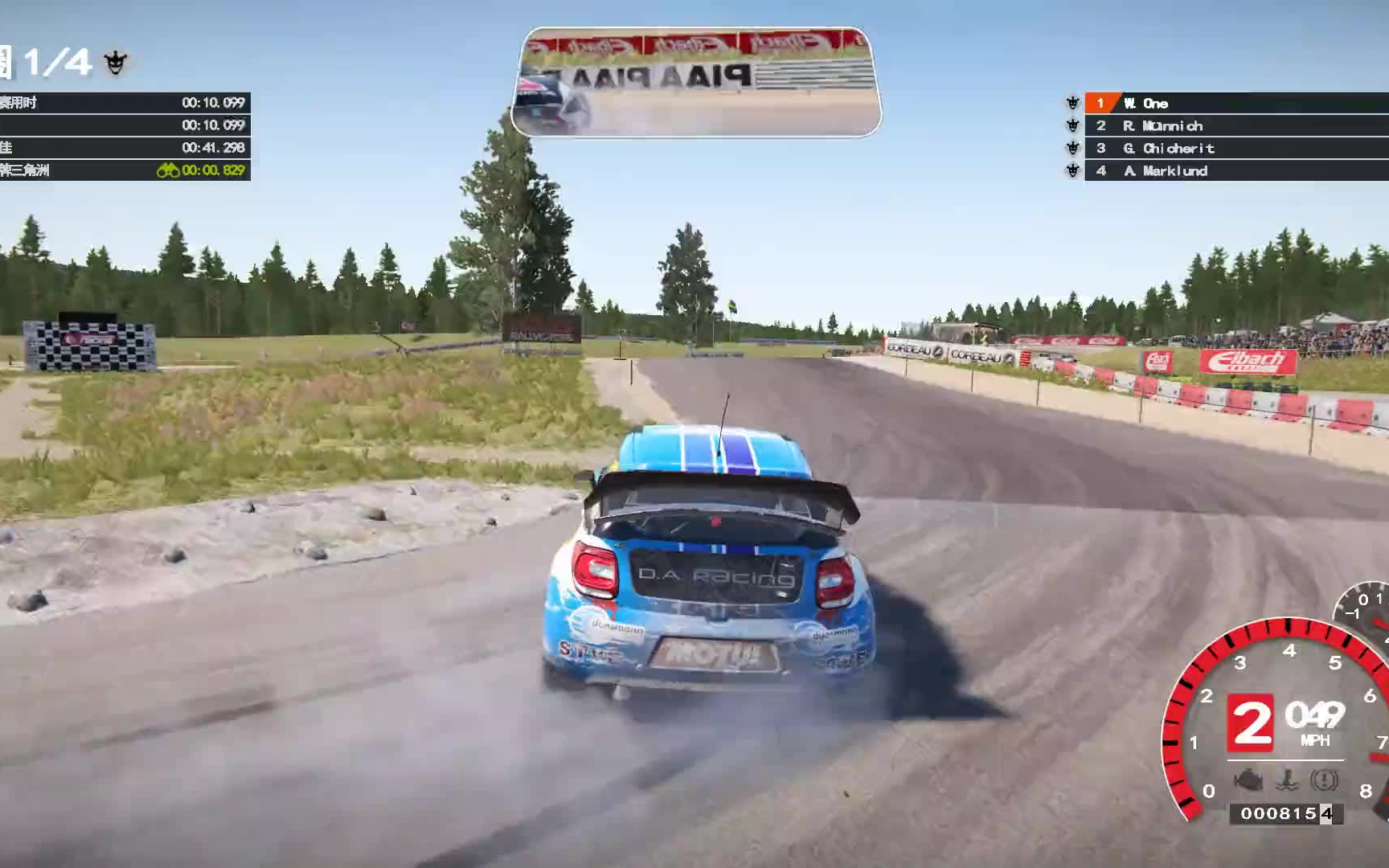The width and height of the screenshot is (1389, 868).
Task: Click the rear-view mirror display
Action: point(695,82)
